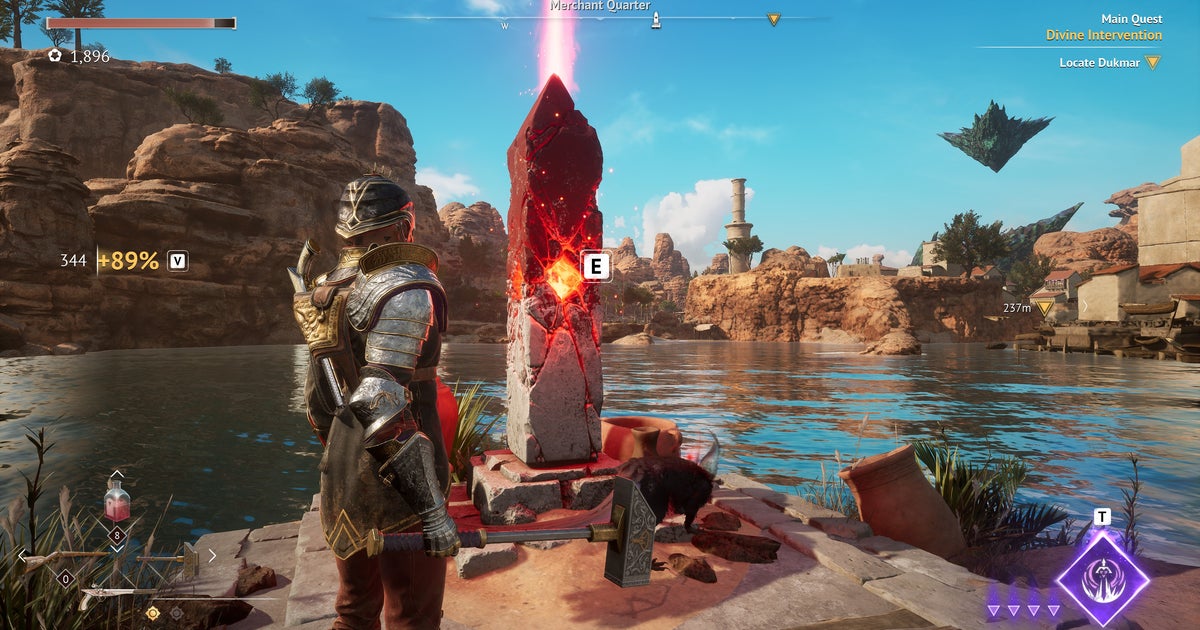Open the Divine Intervention main quest tracker
The width and height of the screenshot is (1200, 630).
(x=1103, y=35)
